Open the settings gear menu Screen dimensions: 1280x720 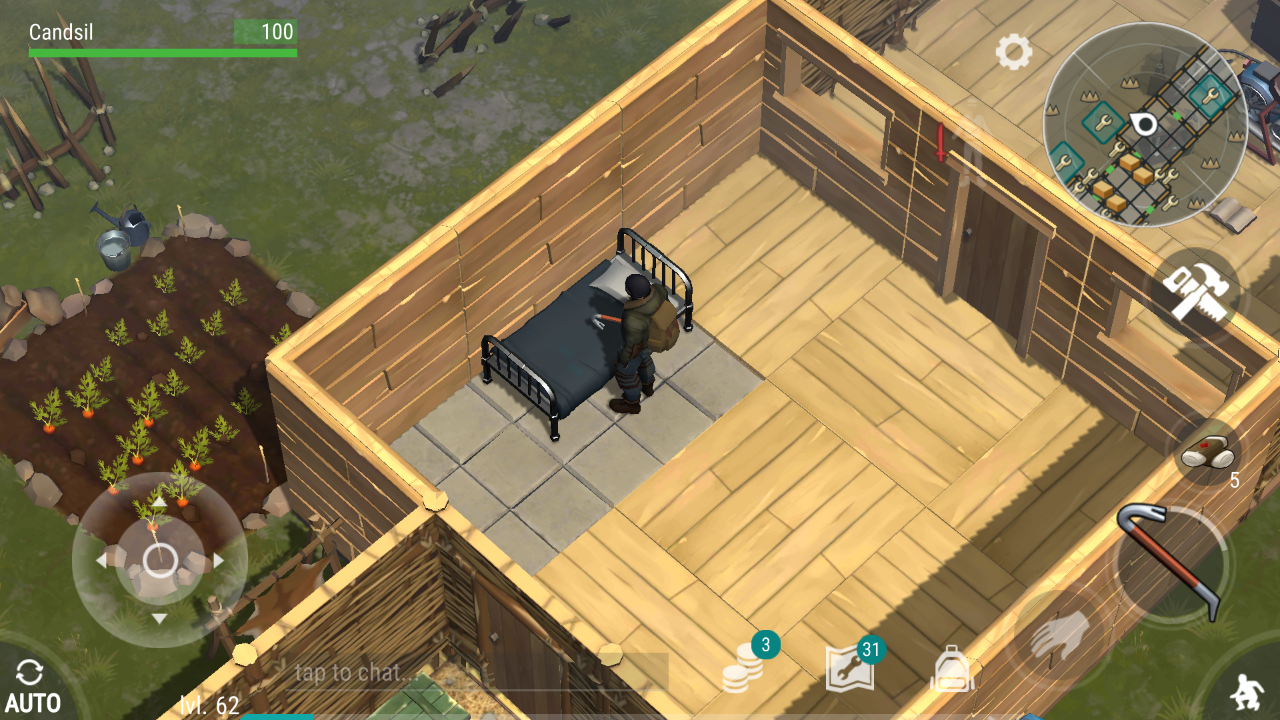(1013, 52)
